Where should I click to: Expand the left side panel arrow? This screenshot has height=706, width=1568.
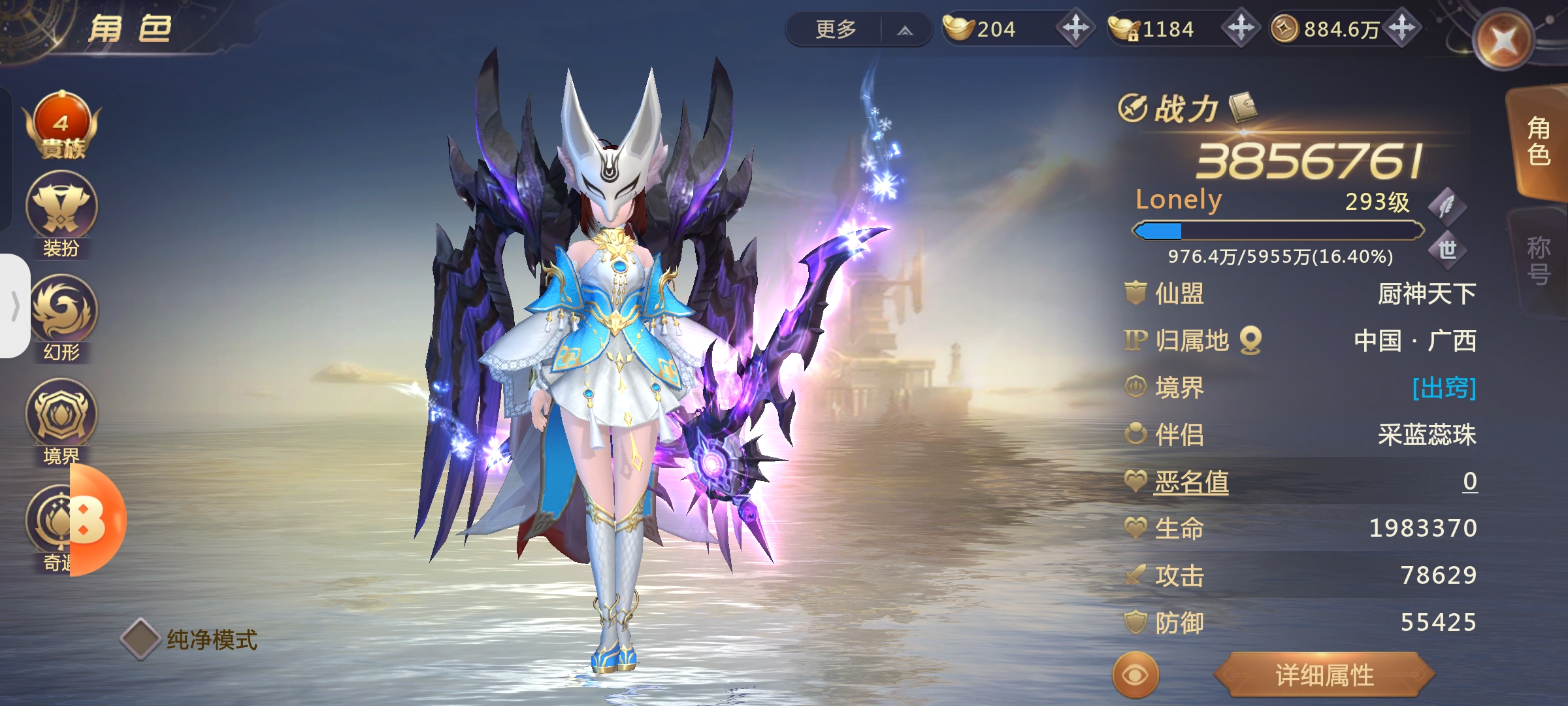point(14,306)
